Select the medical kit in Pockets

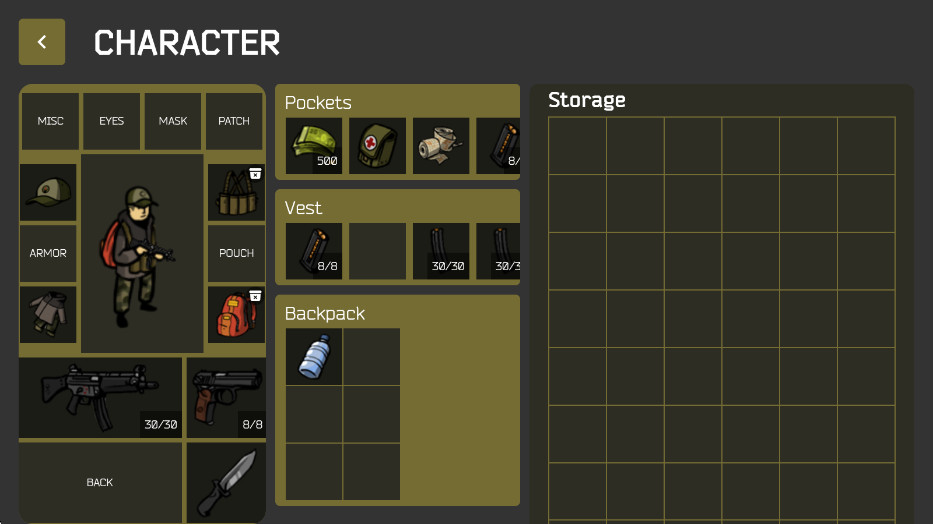pyautogui.click(x=377, y=146)
